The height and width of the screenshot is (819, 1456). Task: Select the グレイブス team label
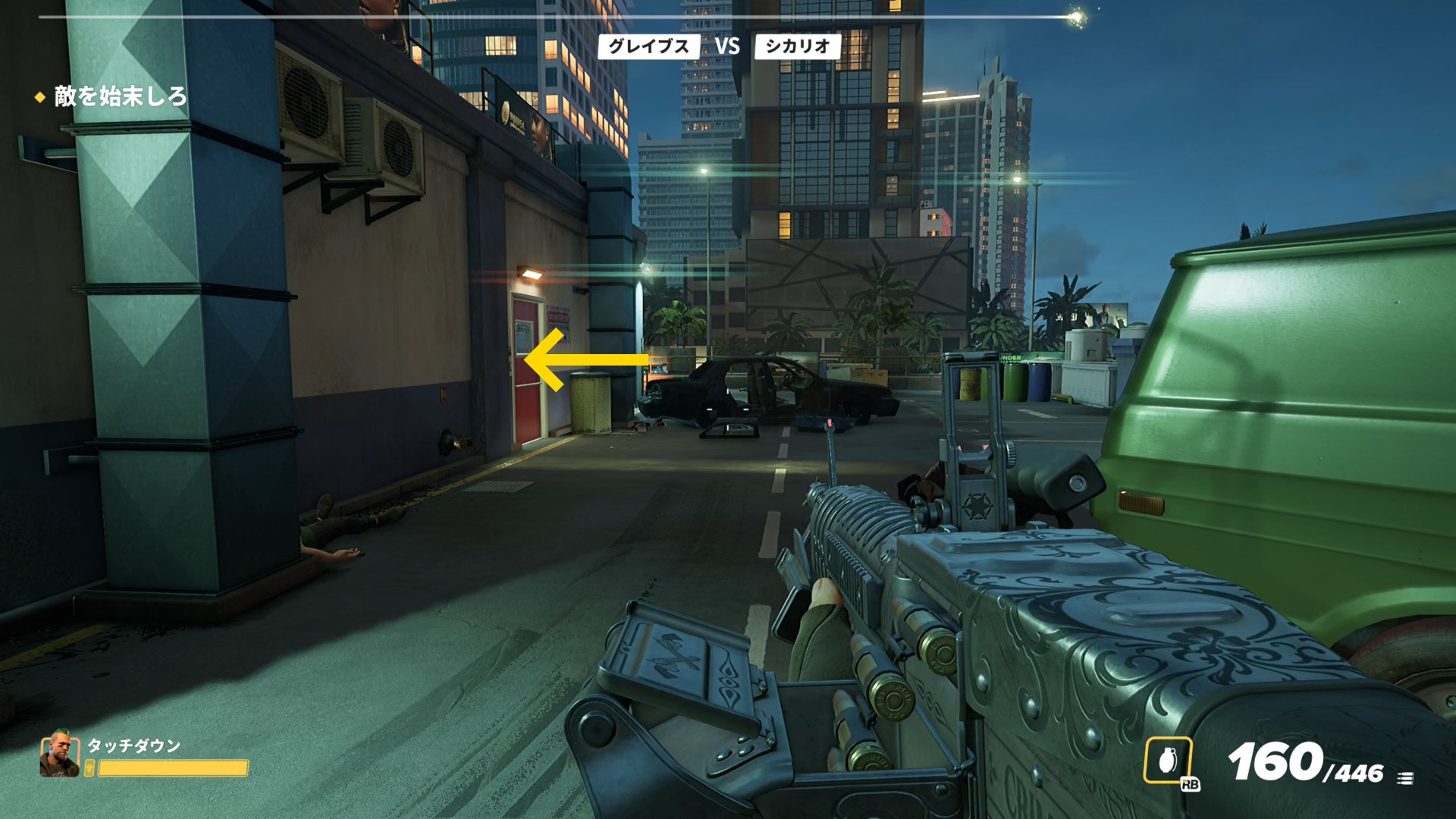click(648, 46)
